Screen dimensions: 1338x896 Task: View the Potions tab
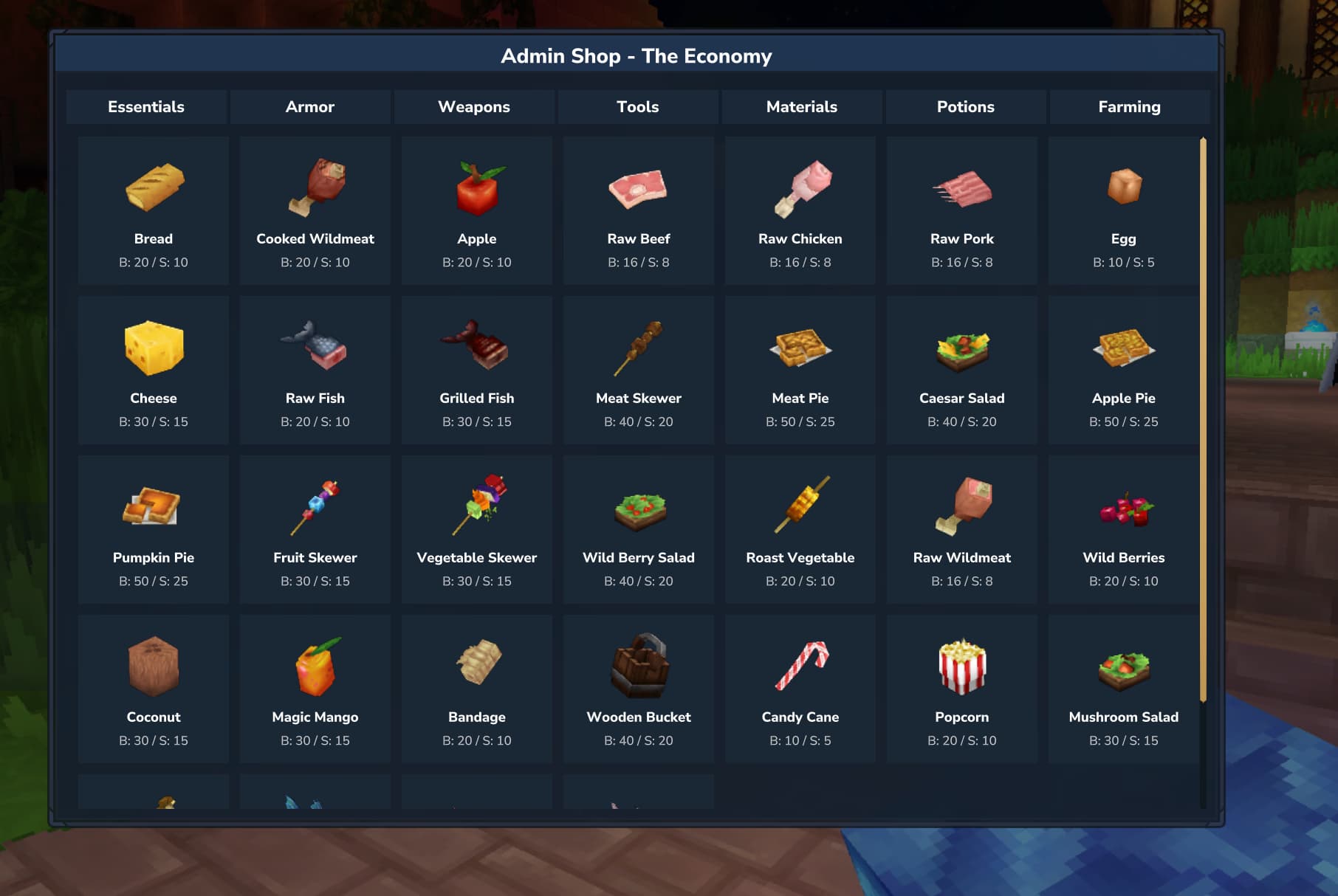coord(965,107)
